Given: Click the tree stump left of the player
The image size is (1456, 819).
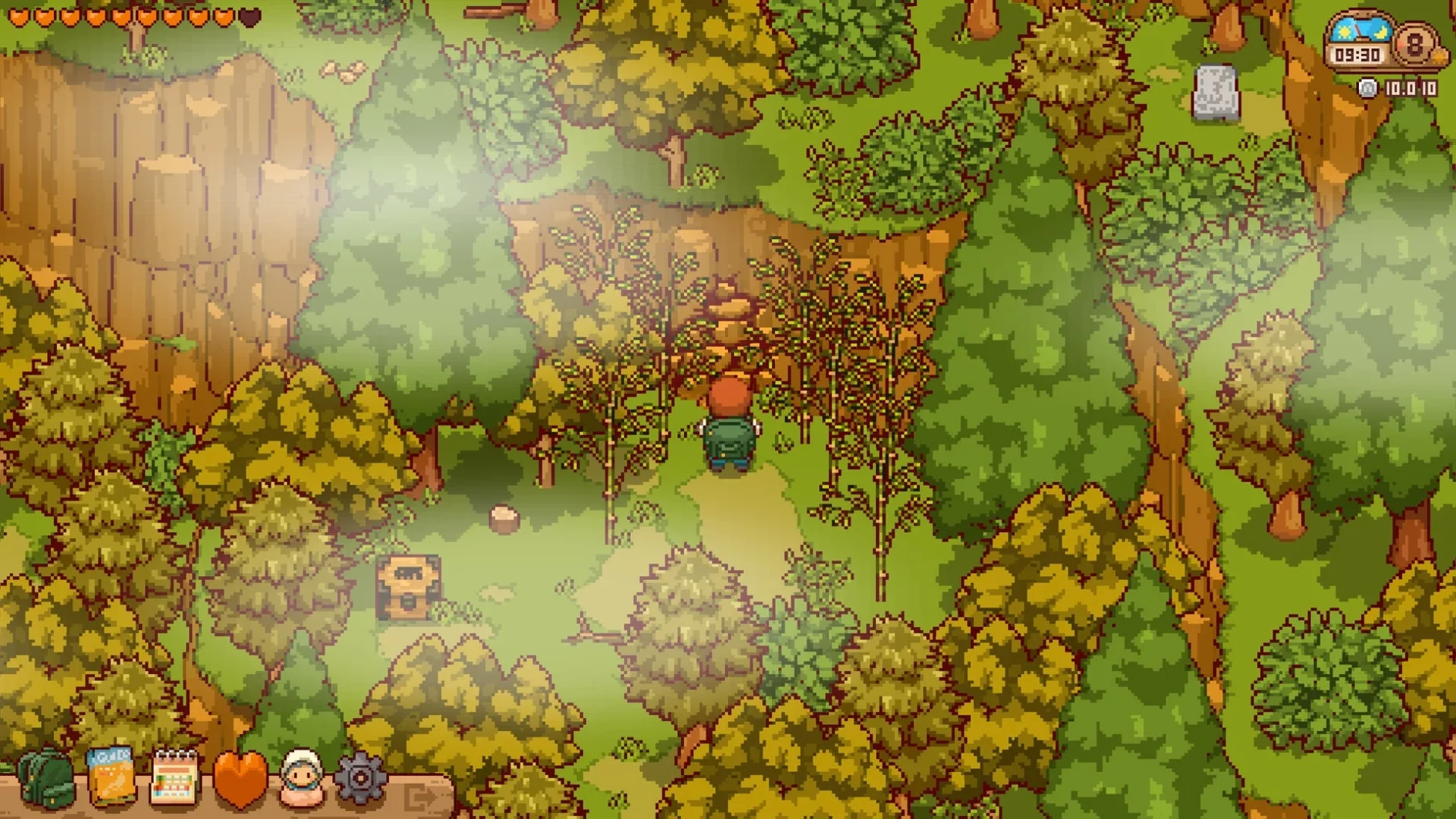Looking at the screenshot, I should 503,517.
